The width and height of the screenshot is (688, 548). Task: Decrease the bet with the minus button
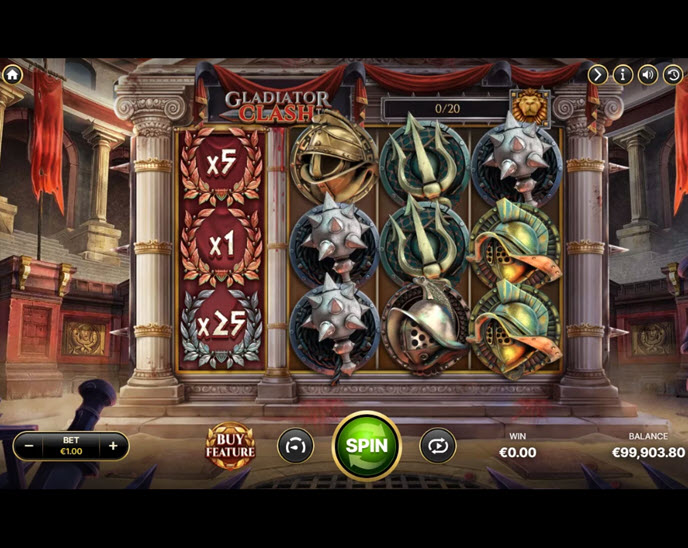30,446
